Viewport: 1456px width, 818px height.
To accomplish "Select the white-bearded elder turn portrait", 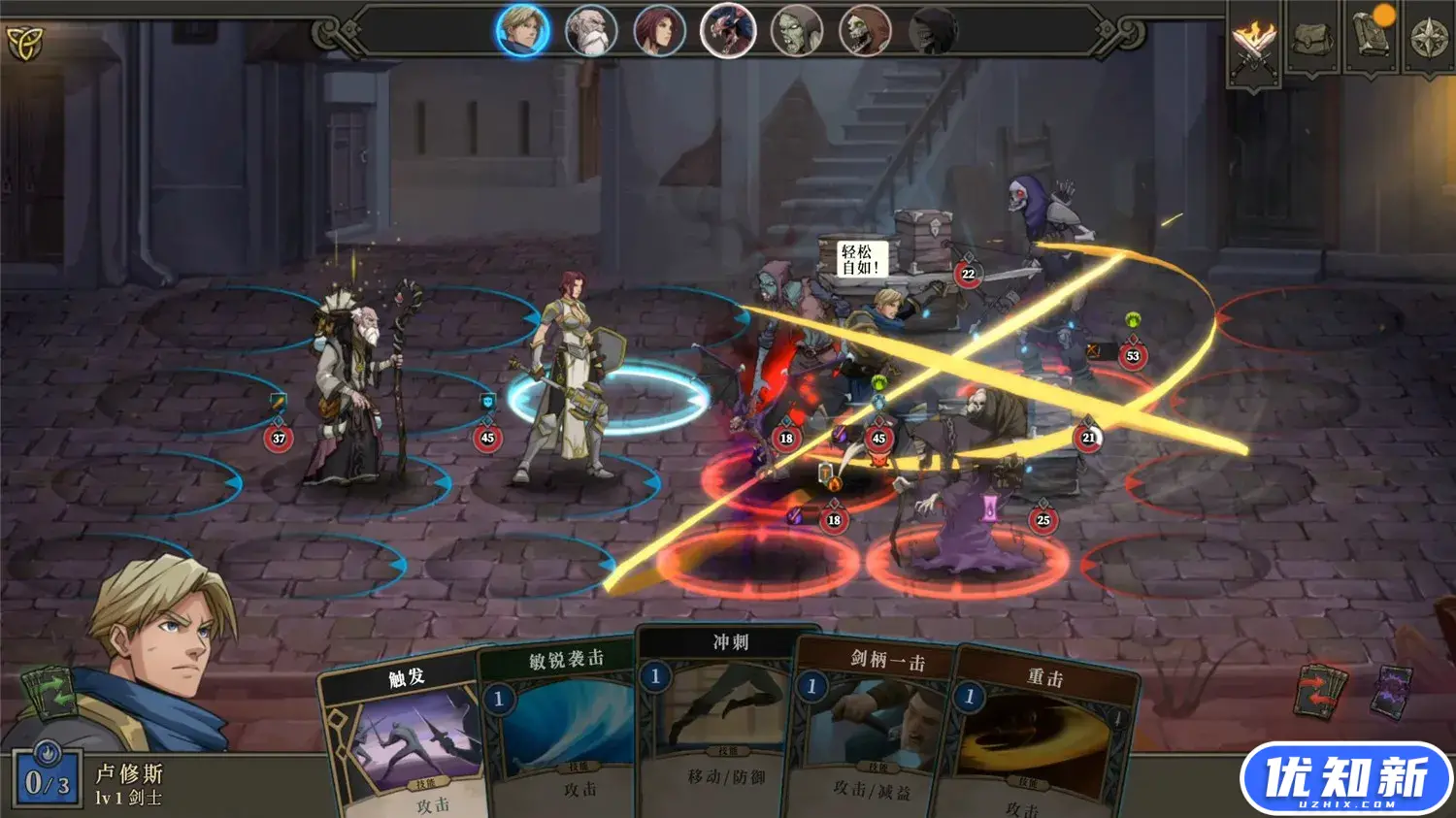I will [590, 31].
